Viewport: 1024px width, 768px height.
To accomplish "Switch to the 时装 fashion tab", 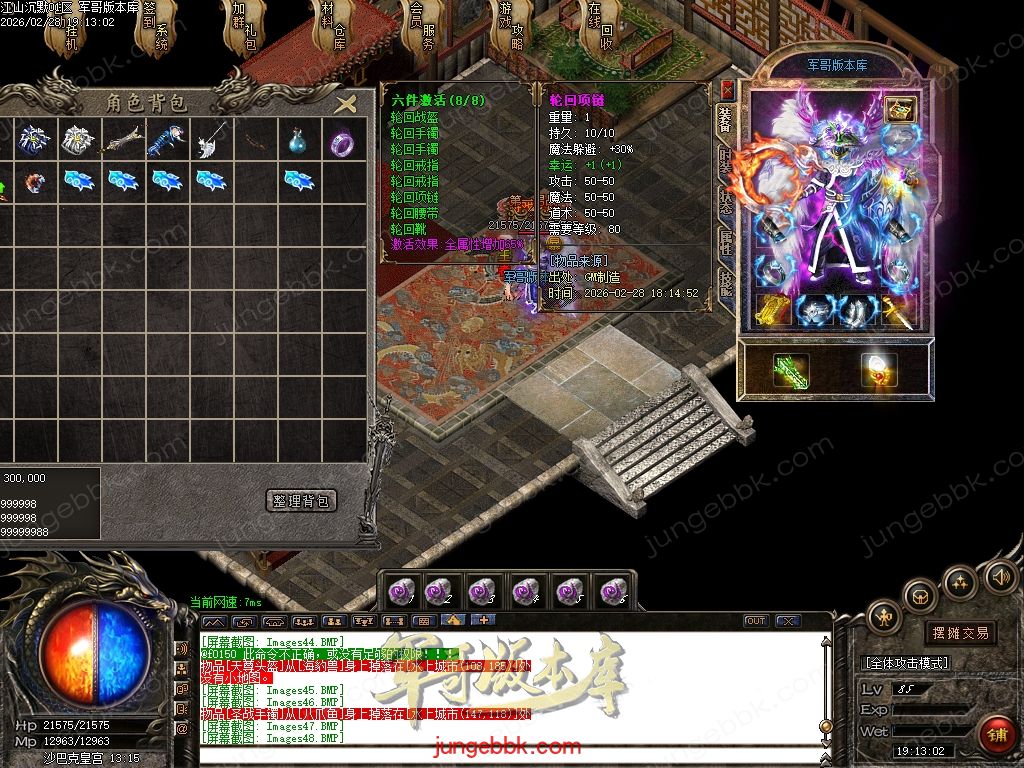I will point(727,164).
